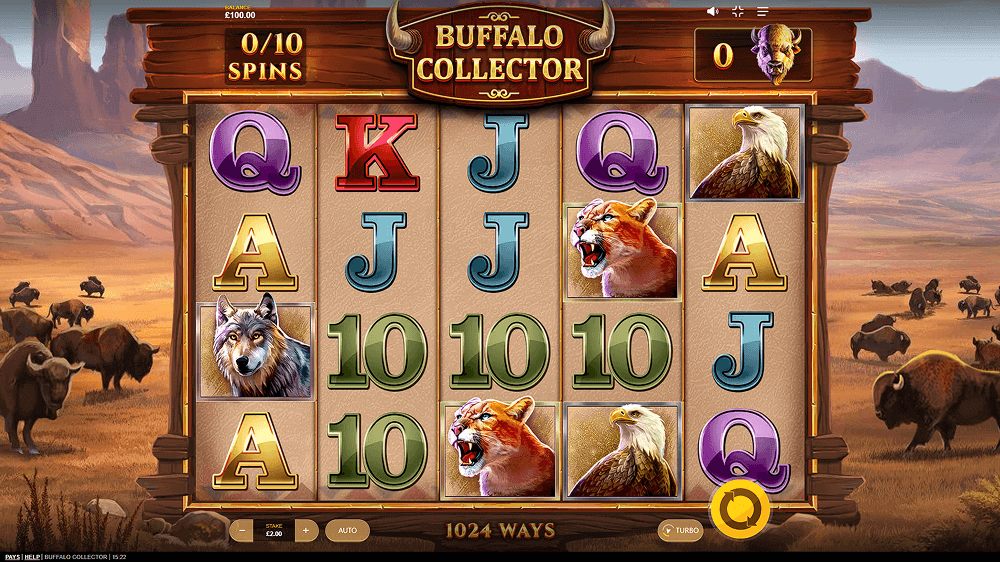Toggle fullscreen with the arrows icon
Image resolution: width=1000 pixels, height=562 pixels.
pos(738,12)
